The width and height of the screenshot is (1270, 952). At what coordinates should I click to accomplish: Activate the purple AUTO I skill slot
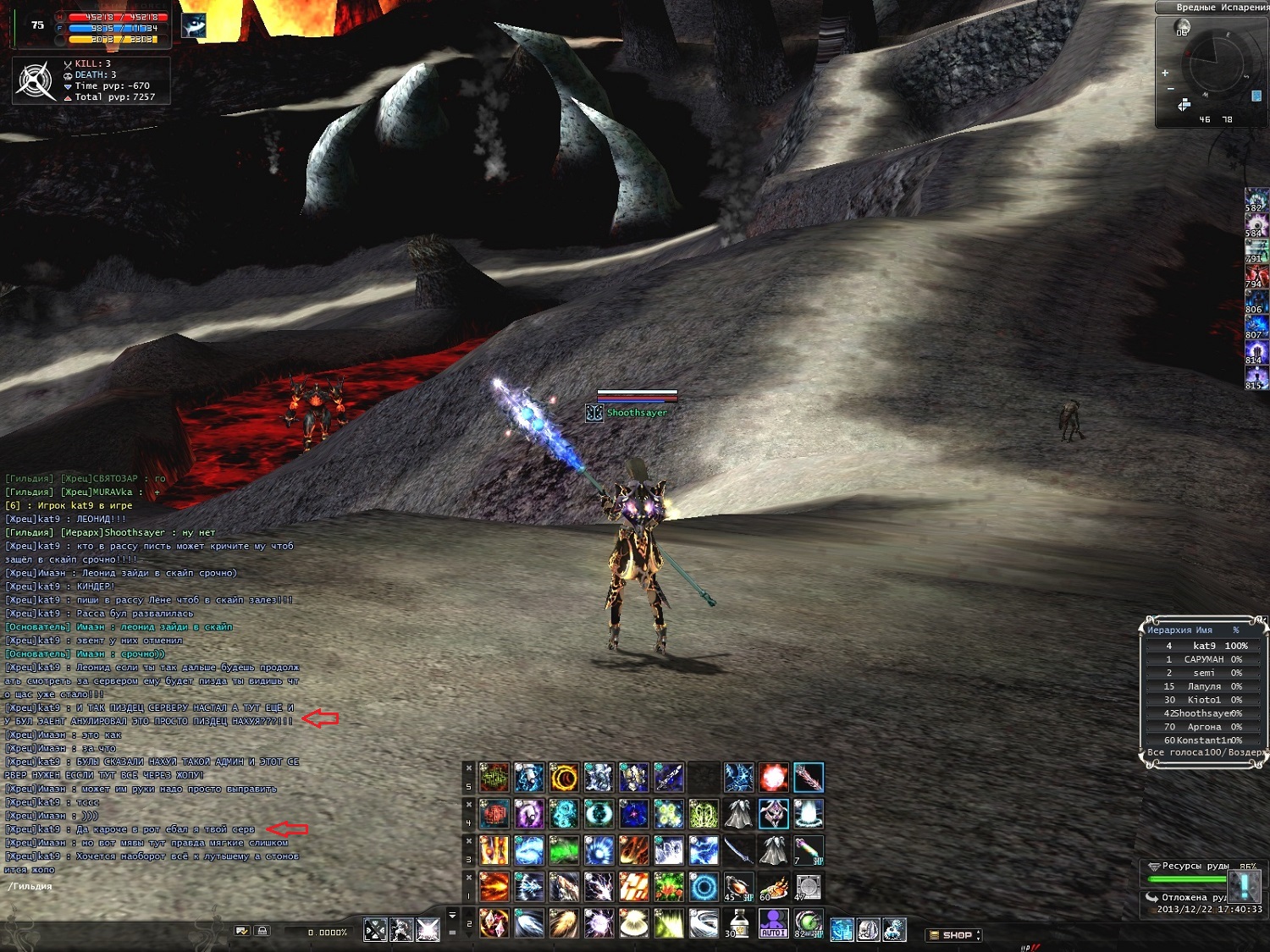tap(772, 923)
